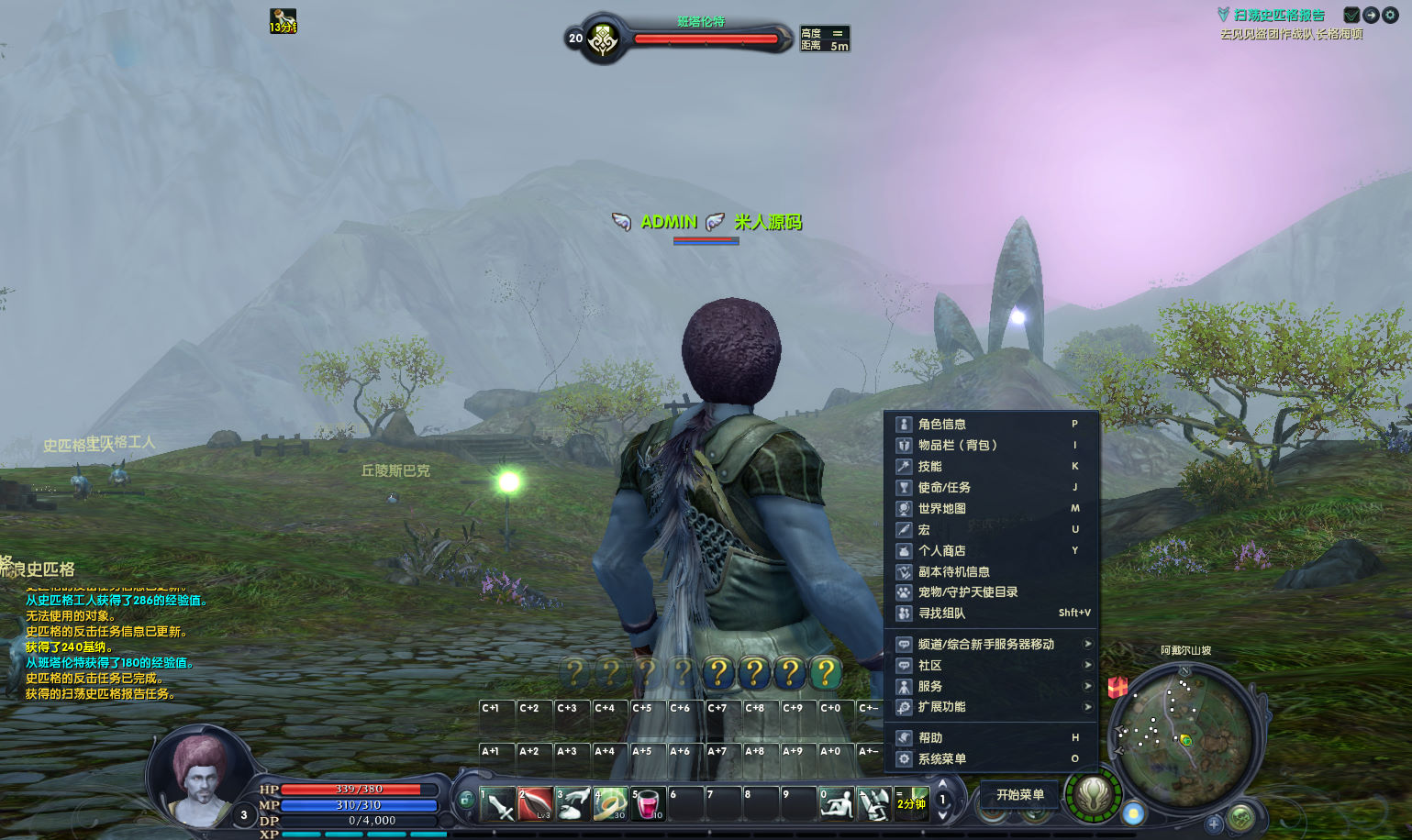Viewport: 1412px width, 840px height.
Task: Expand the 社区 community submenu
Action: click(x=929, y=666)
